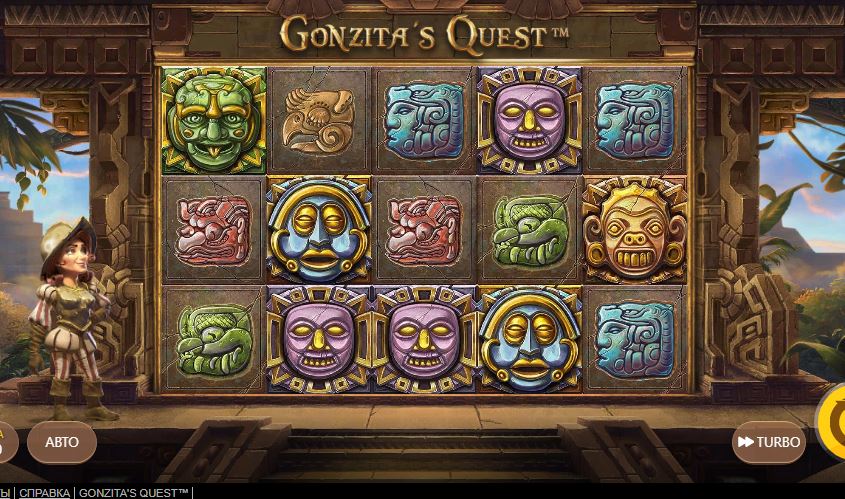Click the gold spin button
Viewport: 845px width, 499px height.
(x=833, y=422)
